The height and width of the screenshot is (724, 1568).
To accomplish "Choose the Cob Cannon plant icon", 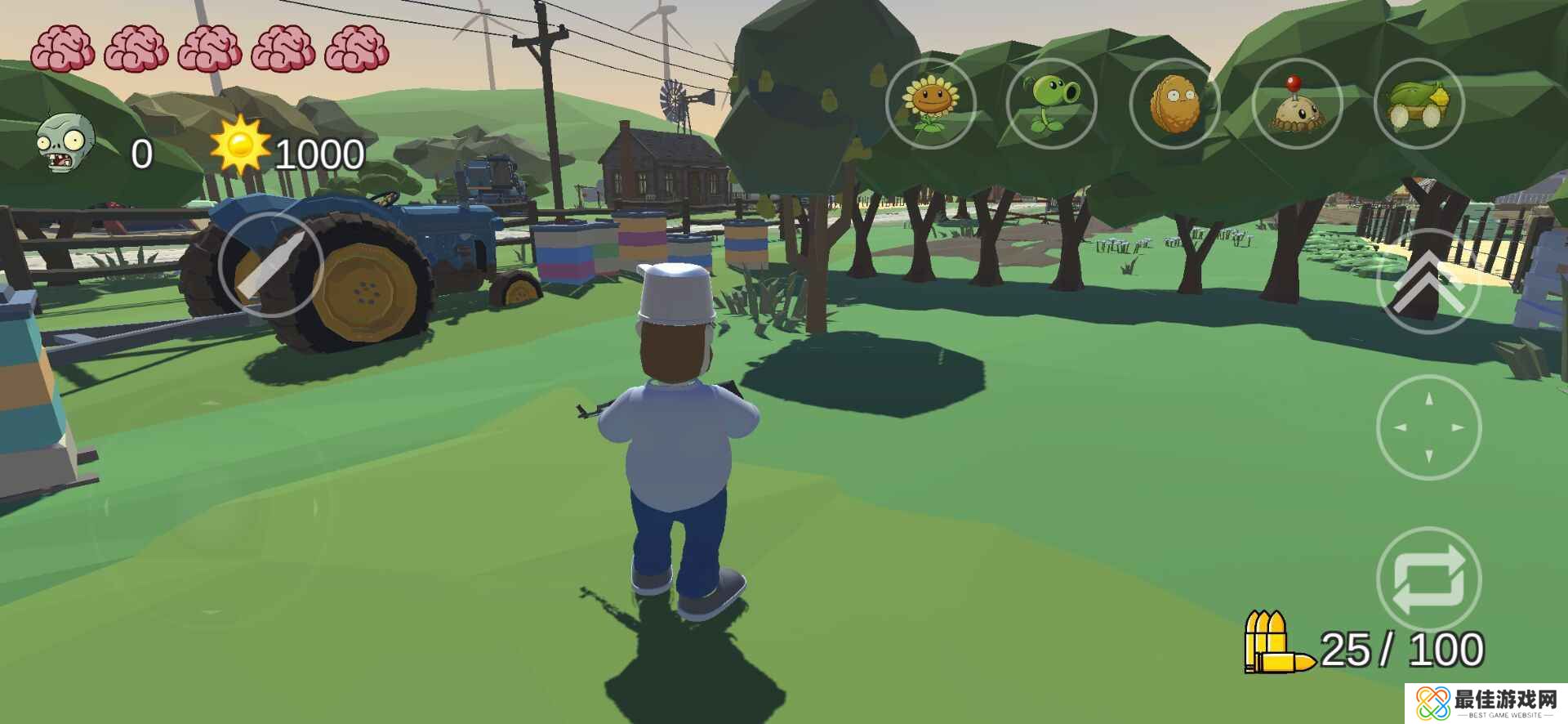I will 1419,104.
